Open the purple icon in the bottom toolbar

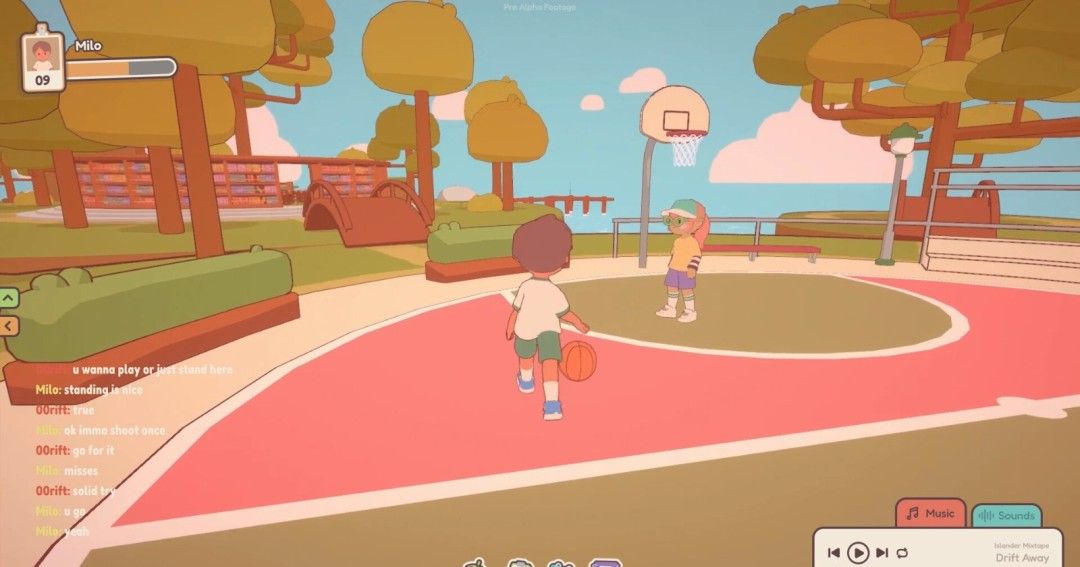604,563
